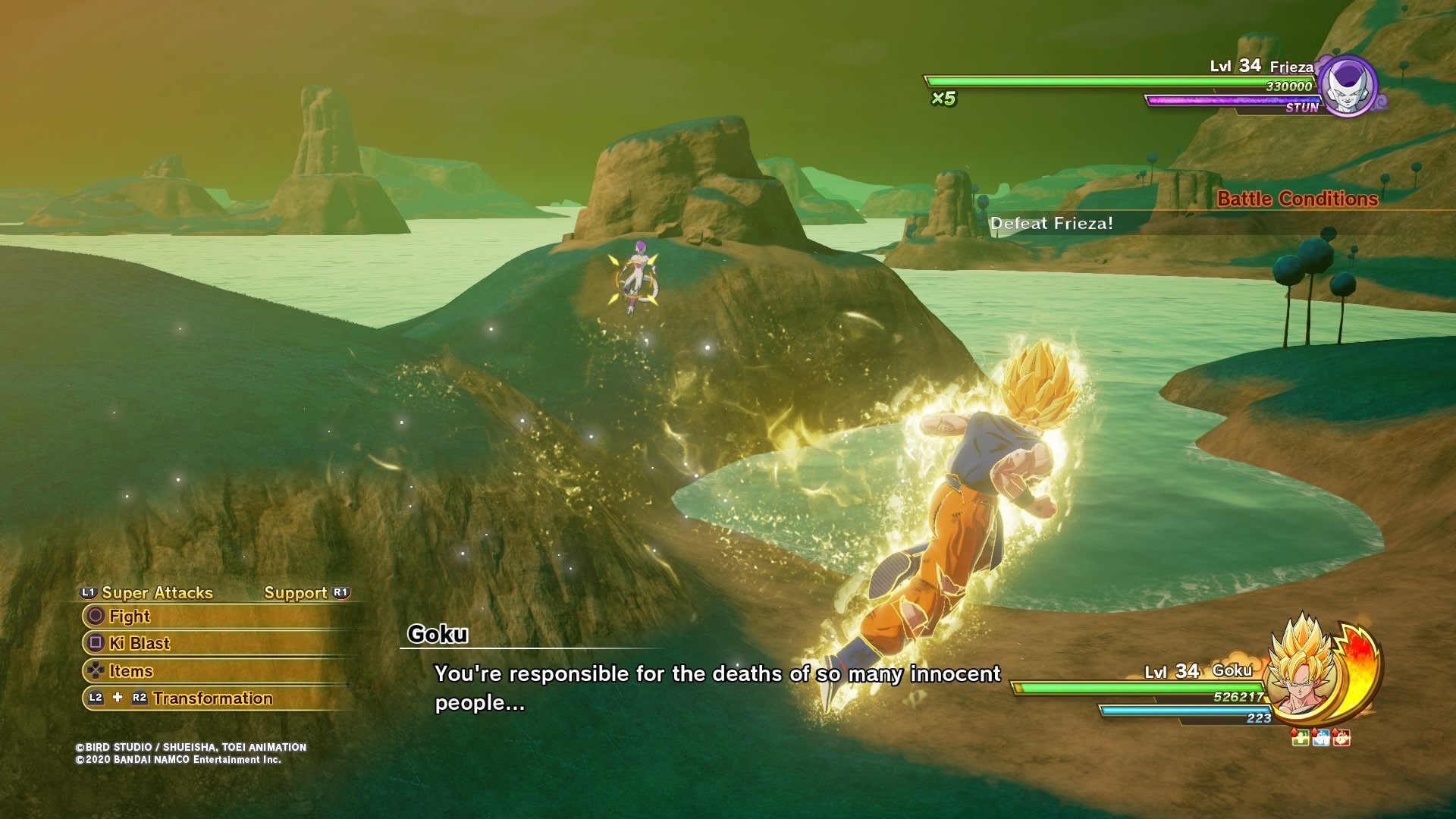Inspect the blue buff status icon
The height and width of the screenshot is (819, 1456).
(x=1321, y=737)
